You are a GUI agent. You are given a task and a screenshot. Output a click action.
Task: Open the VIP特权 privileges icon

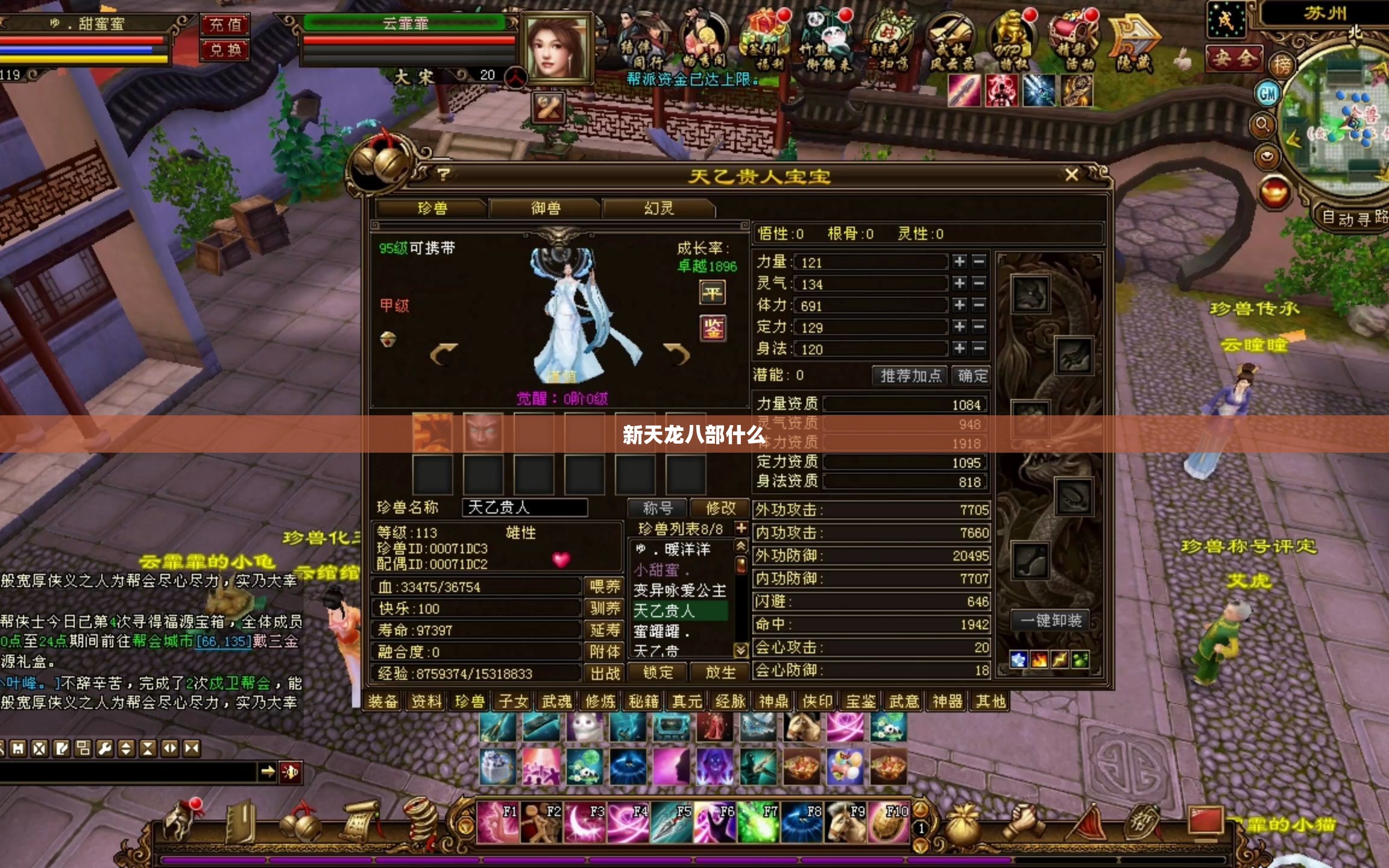[x=1012, y=37]
